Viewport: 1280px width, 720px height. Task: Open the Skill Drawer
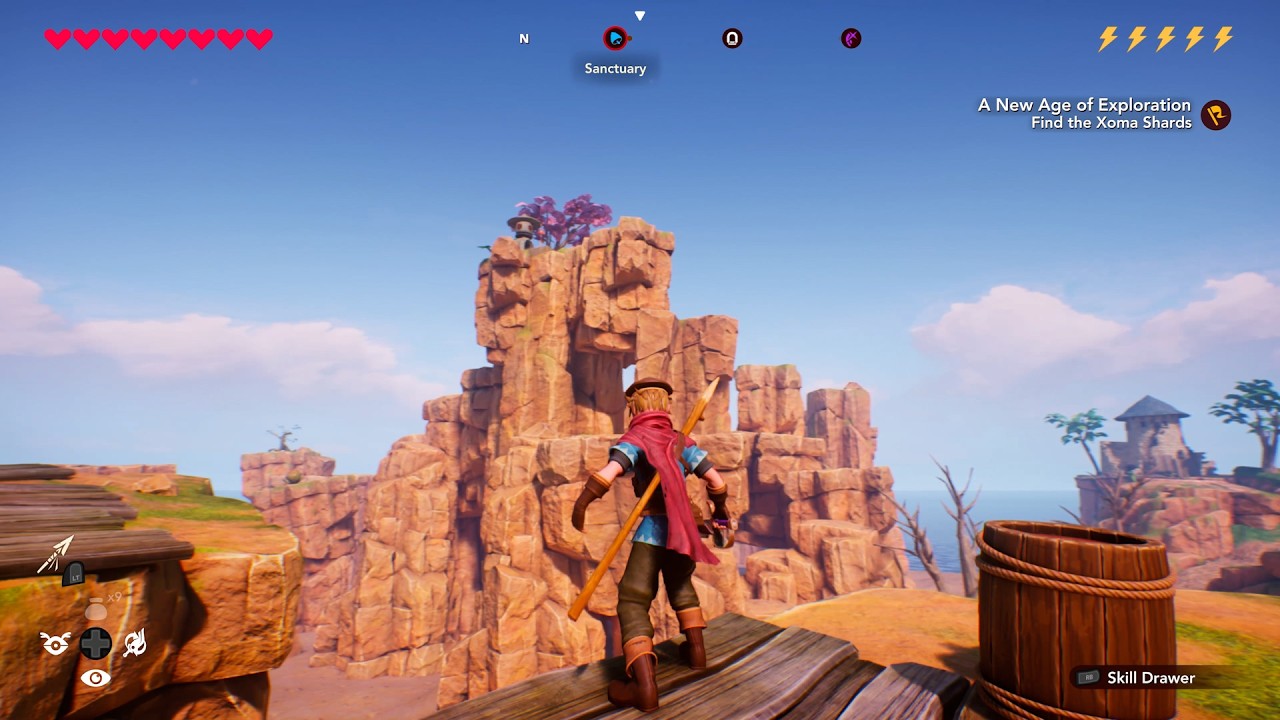(x=1150, y=678)
